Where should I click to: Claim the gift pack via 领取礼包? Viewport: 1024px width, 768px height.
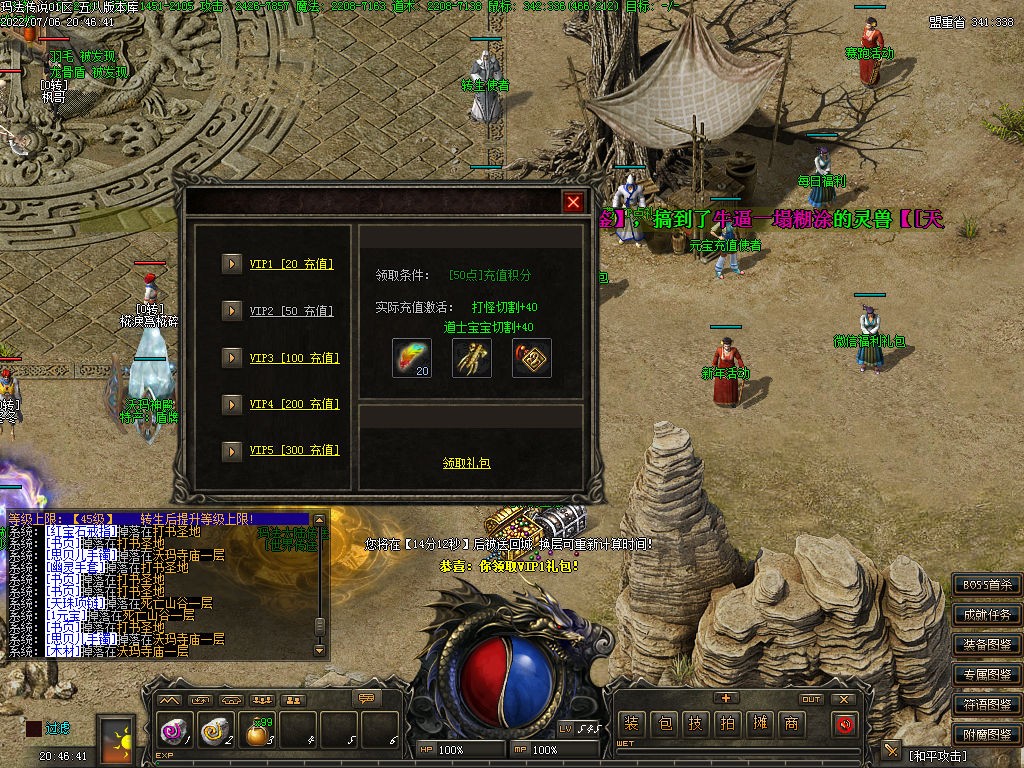(467, 463)
